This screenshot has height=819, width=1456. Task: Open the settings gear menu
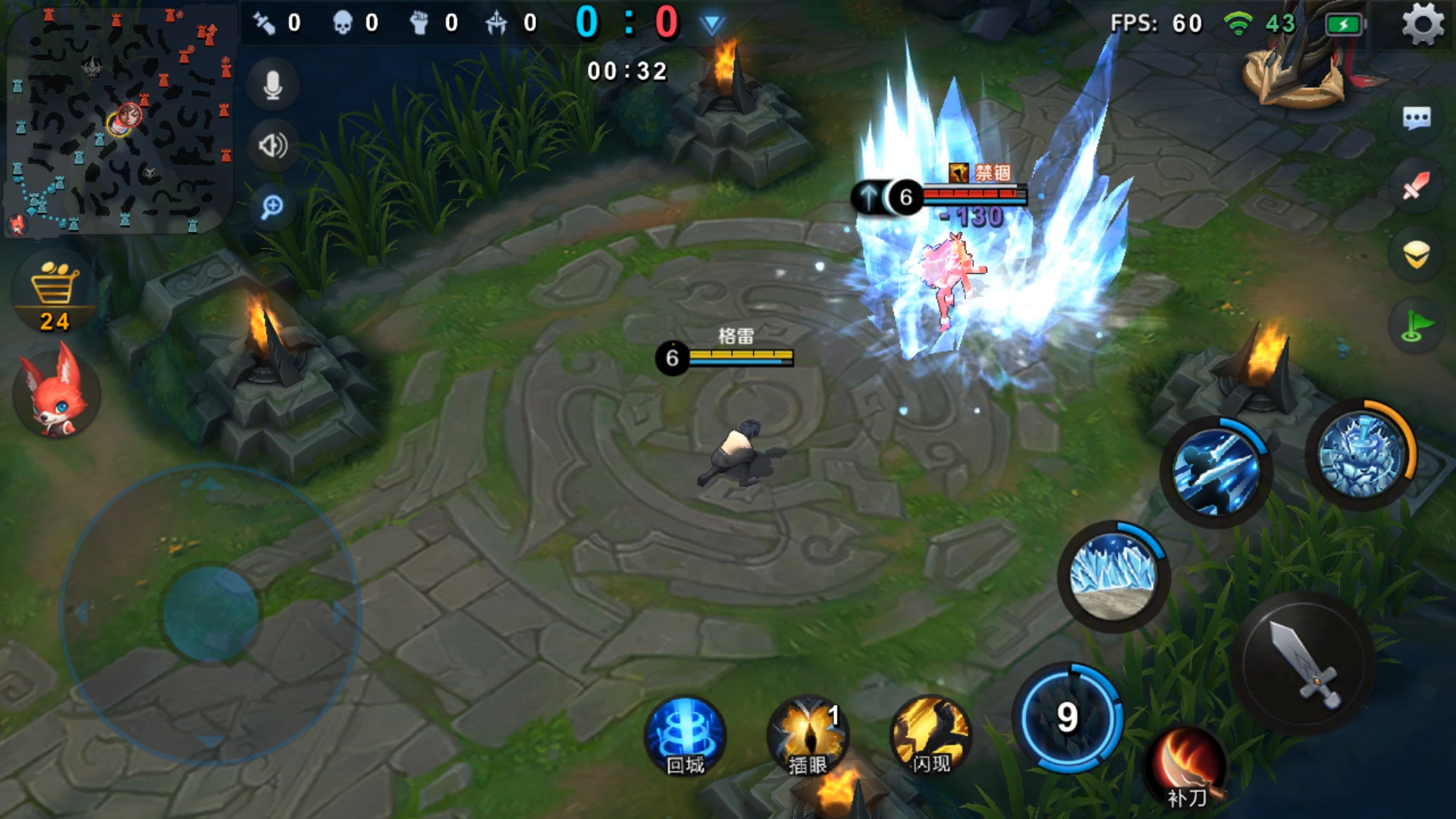click(1423, 24)
